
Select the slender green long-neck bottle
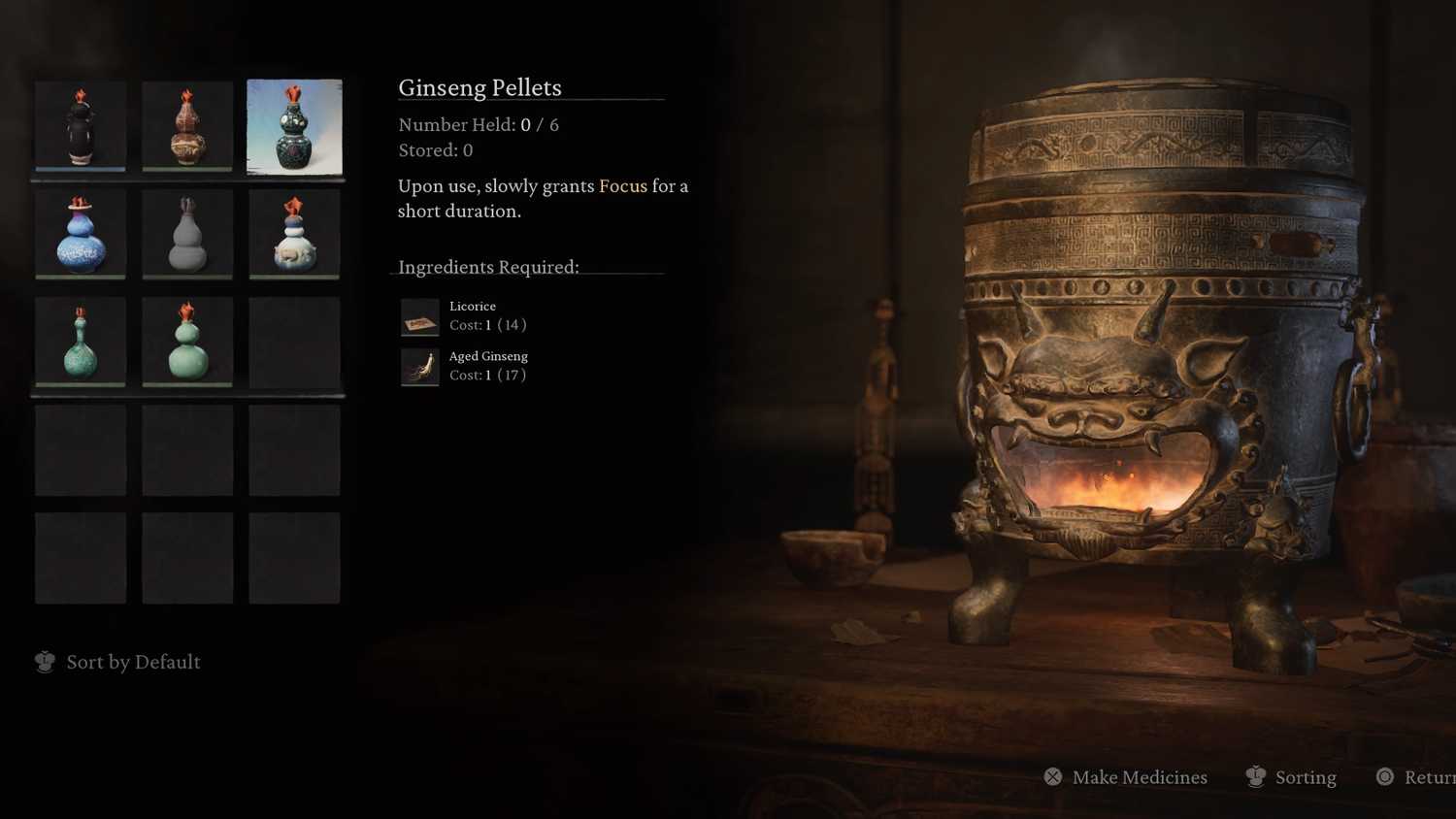[x=81, y=342]
